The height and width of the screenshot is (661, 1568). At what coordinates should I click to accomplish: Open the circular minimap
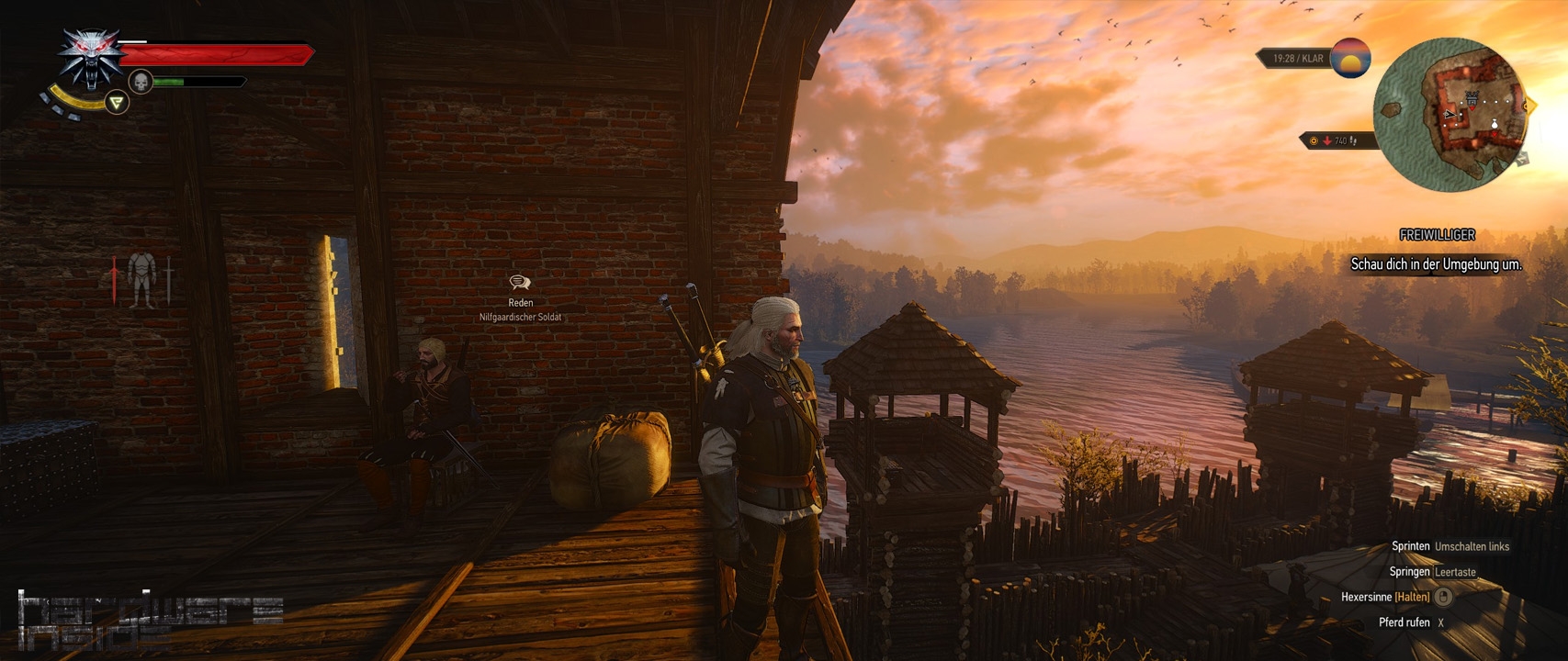click(1450, 115)
